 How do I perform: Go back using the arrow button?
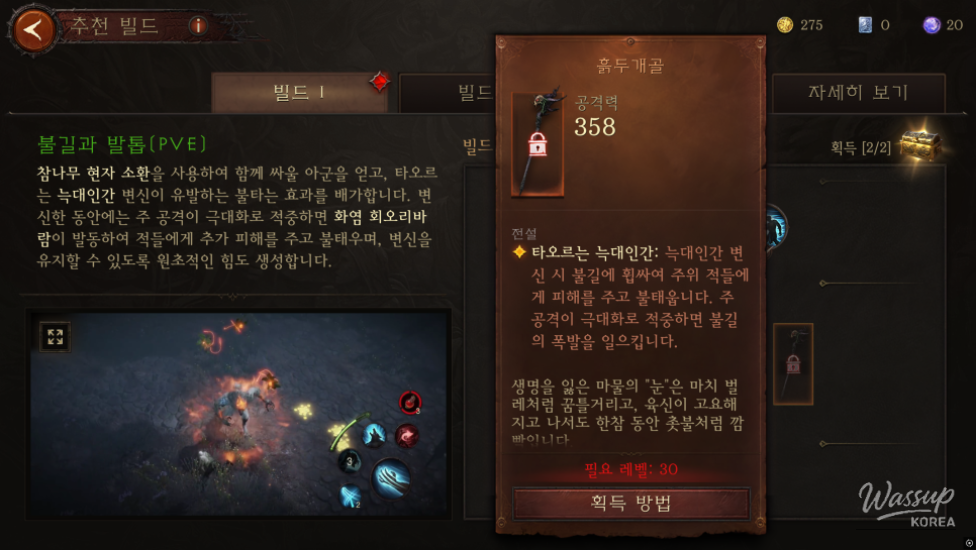34,28
